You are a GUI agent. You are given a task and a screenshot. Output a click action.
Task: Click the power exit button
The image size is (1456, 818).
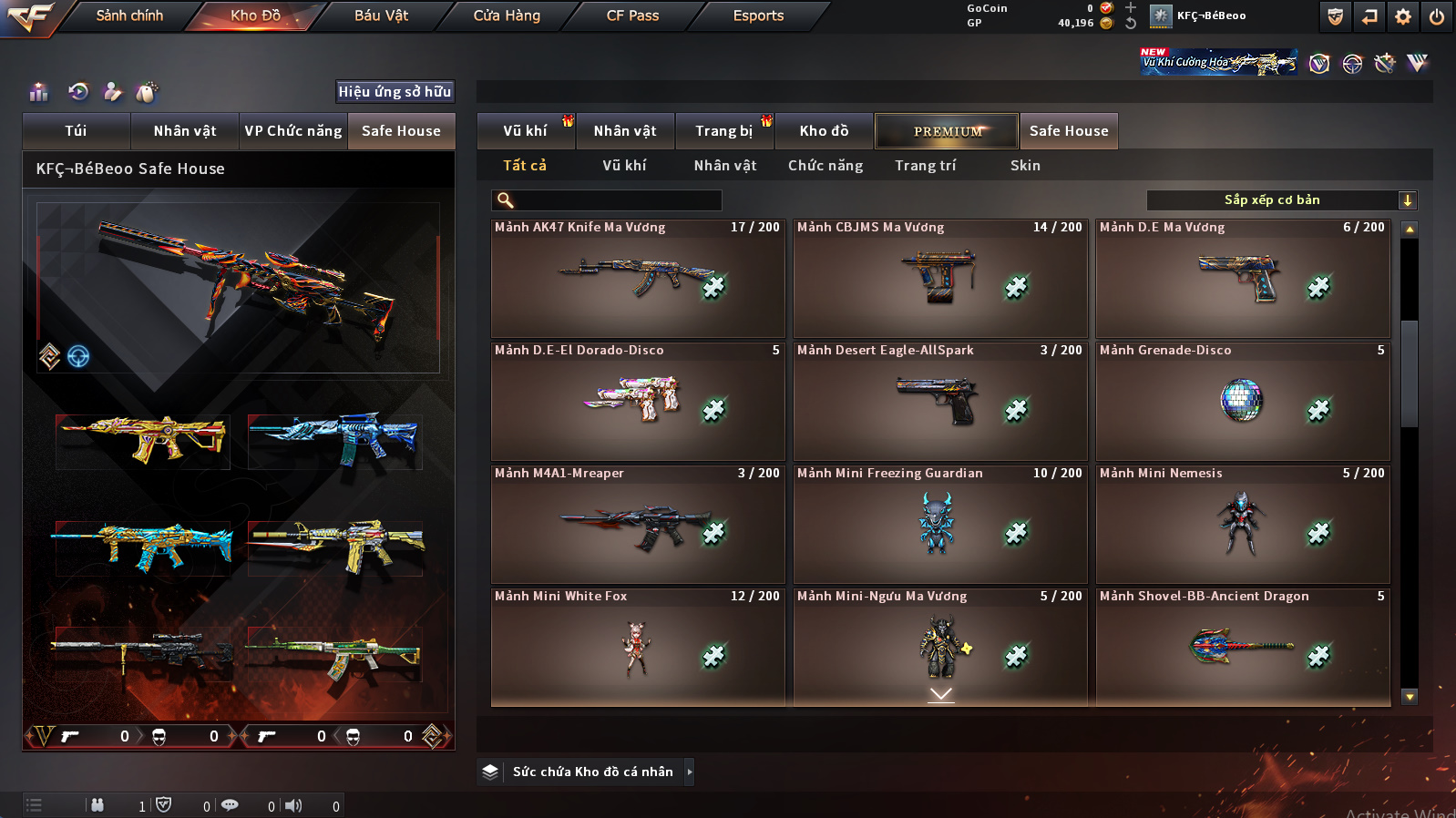(x=1436, y=16)
